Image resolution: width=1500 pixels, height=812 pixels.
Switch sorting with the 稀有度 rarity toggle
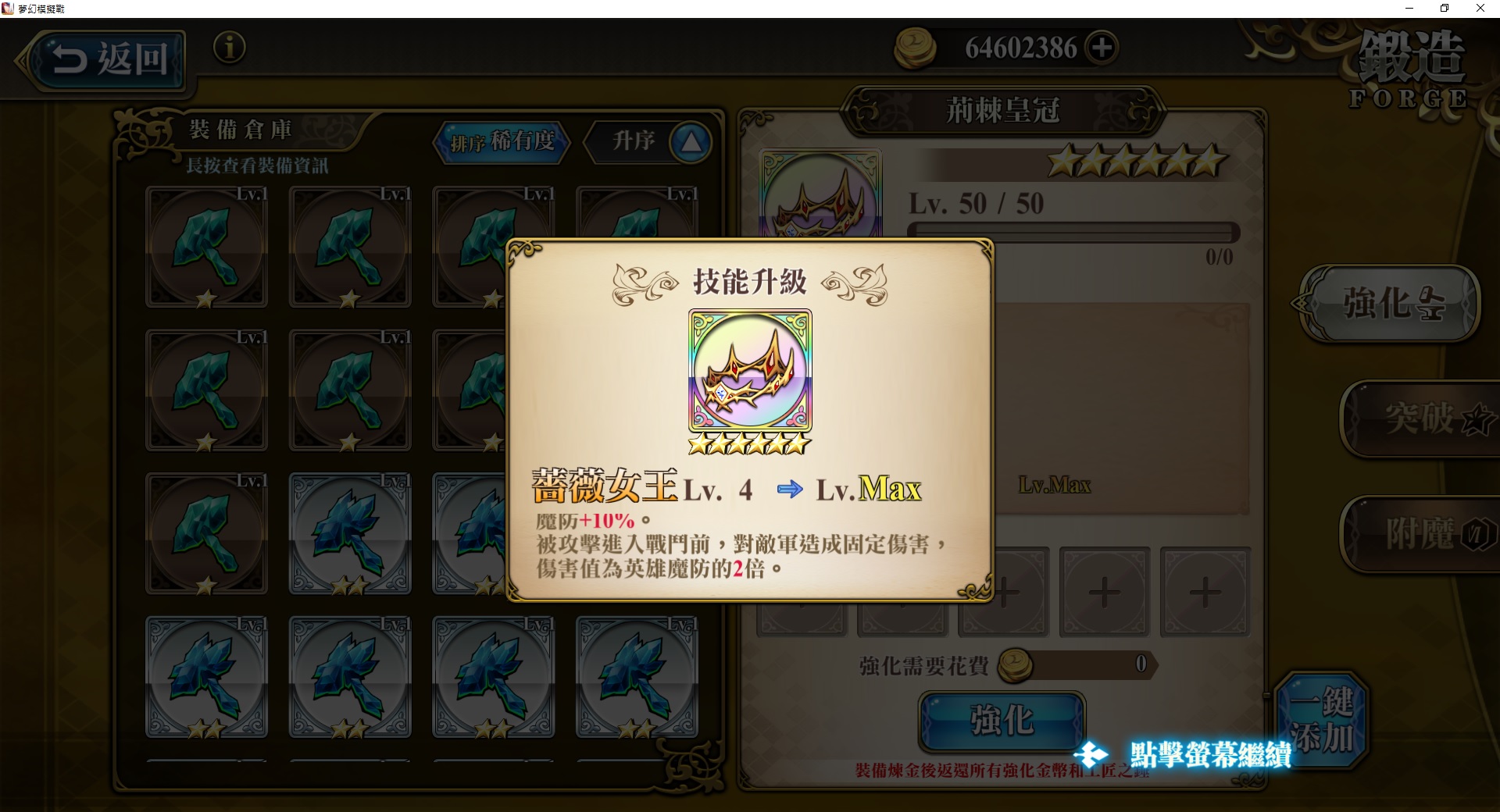(526, 143)
